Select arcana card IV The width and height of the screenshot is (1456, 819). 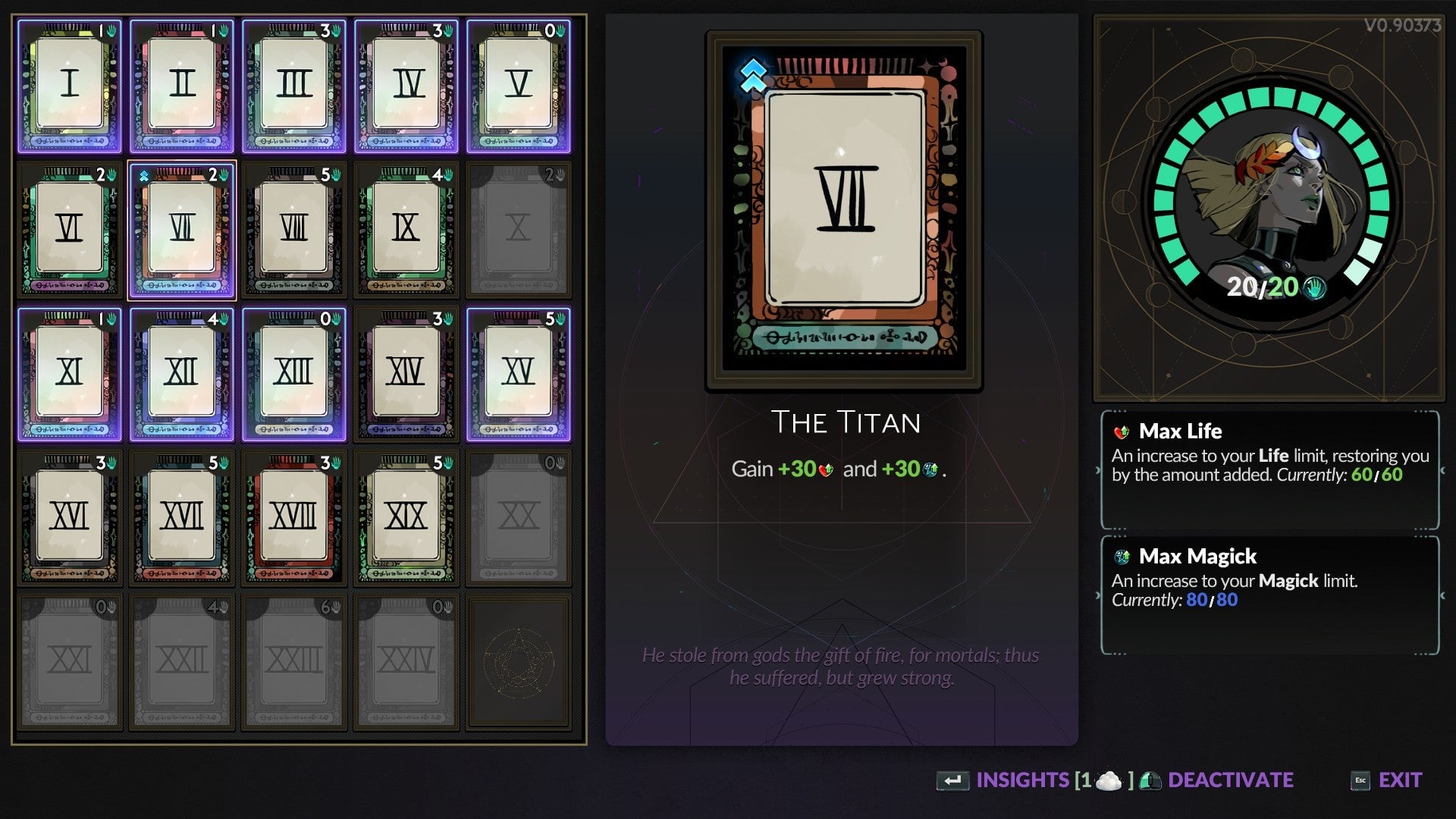(x=406, y=86)
